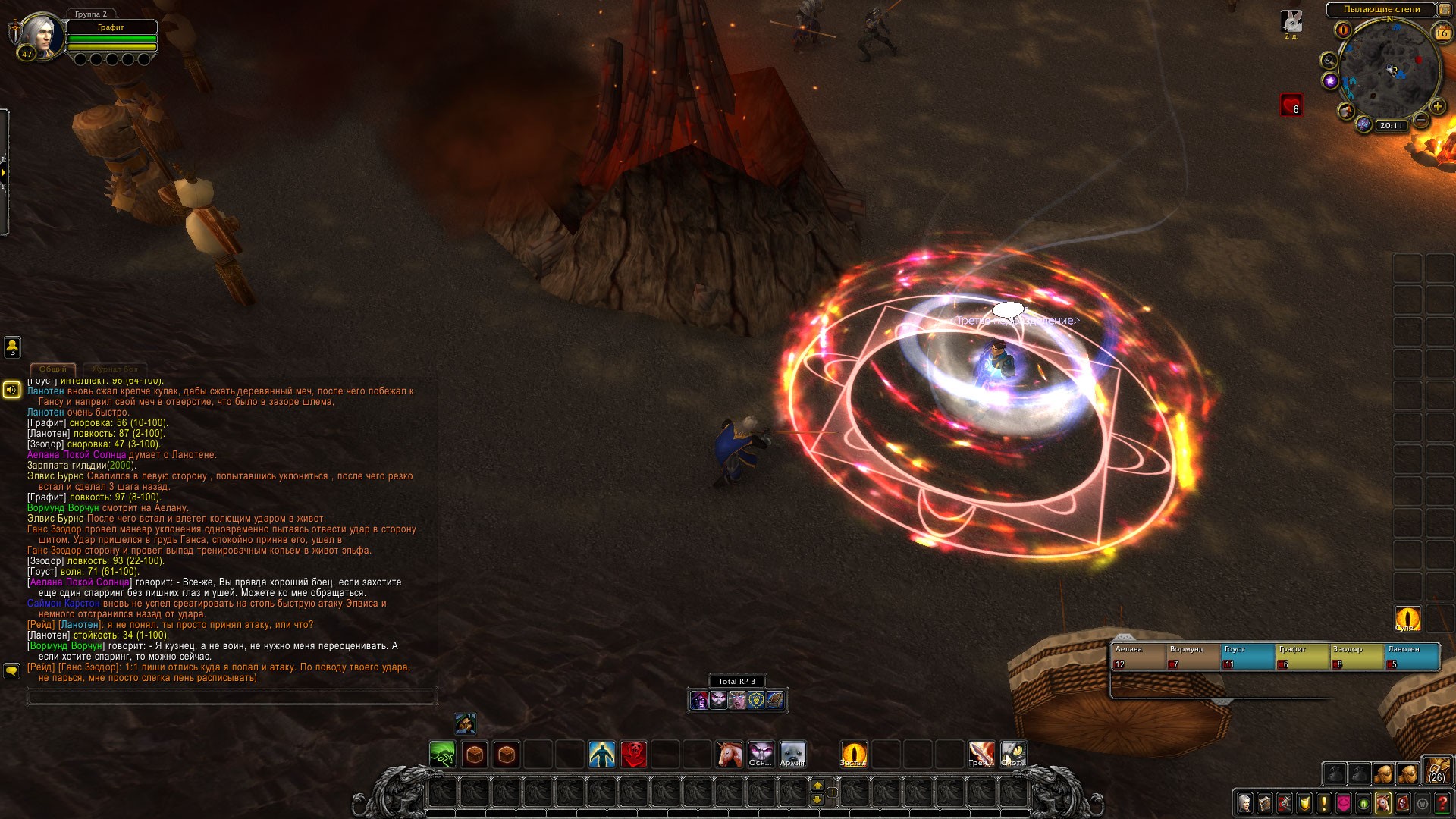1456x819 pixels.
Task: Click the hooded figure icon in Total RP 3 toolbar
Action: 699,700
